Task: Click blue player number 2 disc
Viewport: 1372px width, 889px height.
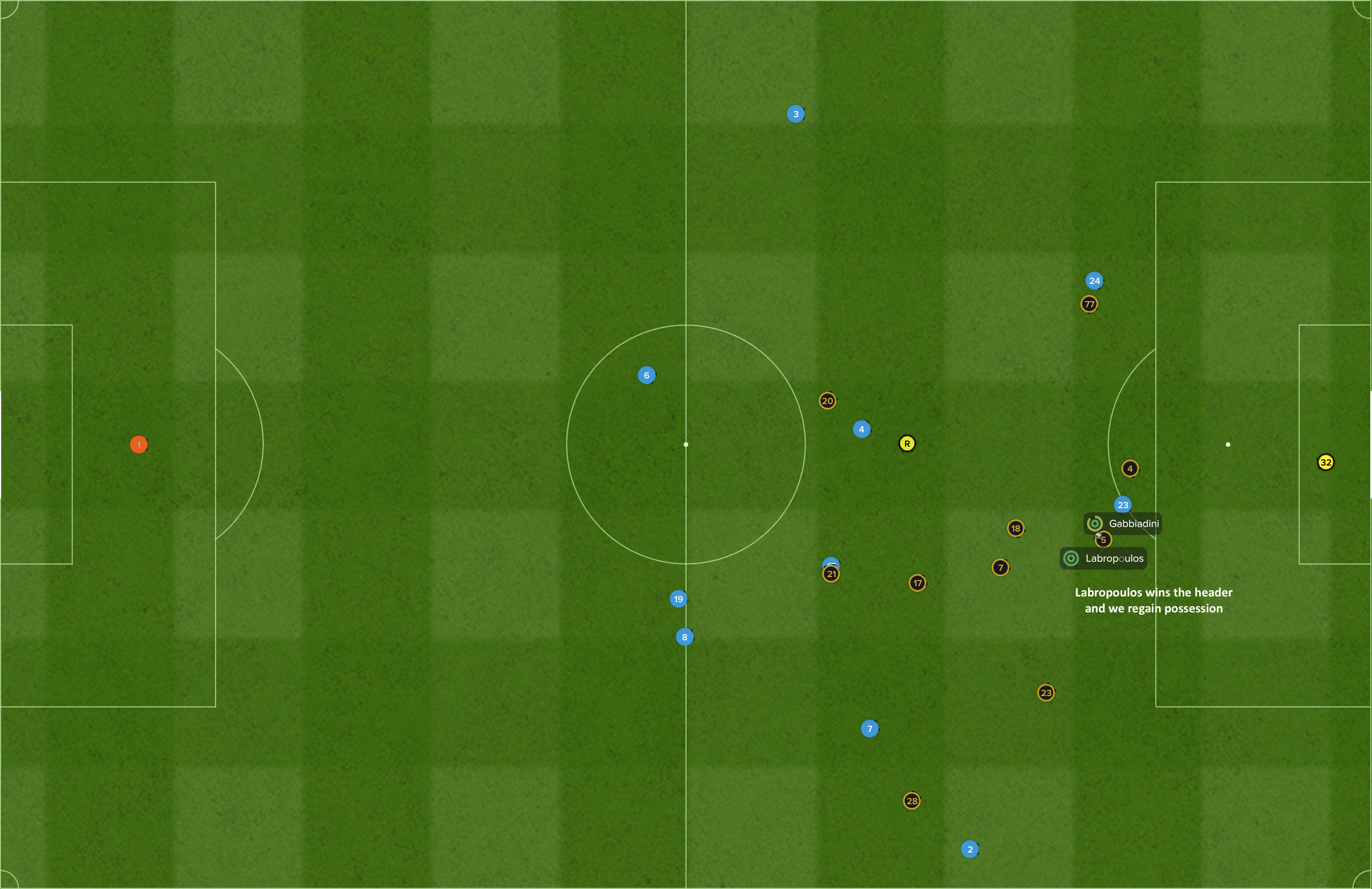Action: pyautogui.click(x=970, y=849)
